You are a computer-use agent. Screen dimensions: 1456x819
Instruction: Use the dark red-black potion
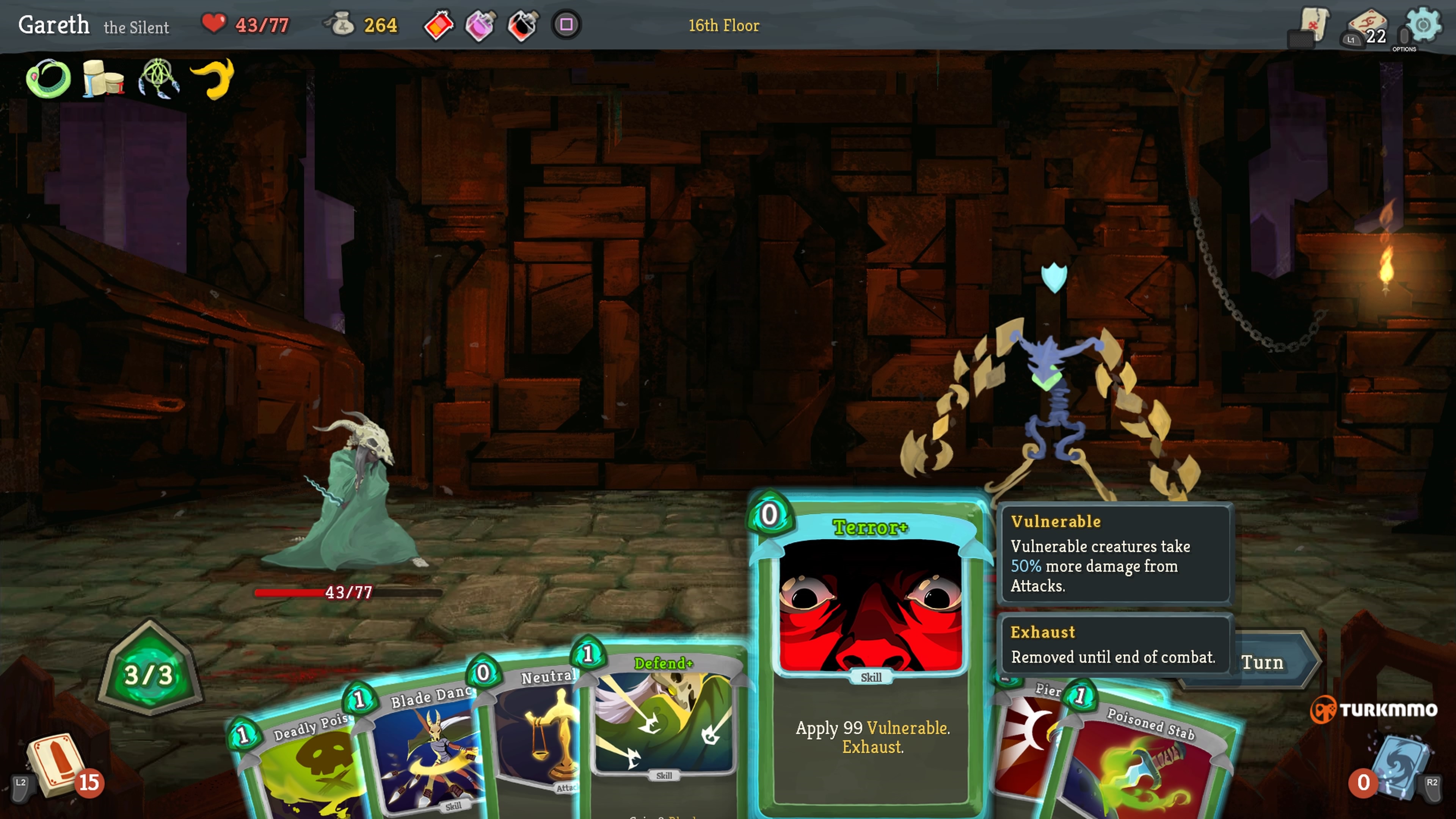tap(523, 25)
